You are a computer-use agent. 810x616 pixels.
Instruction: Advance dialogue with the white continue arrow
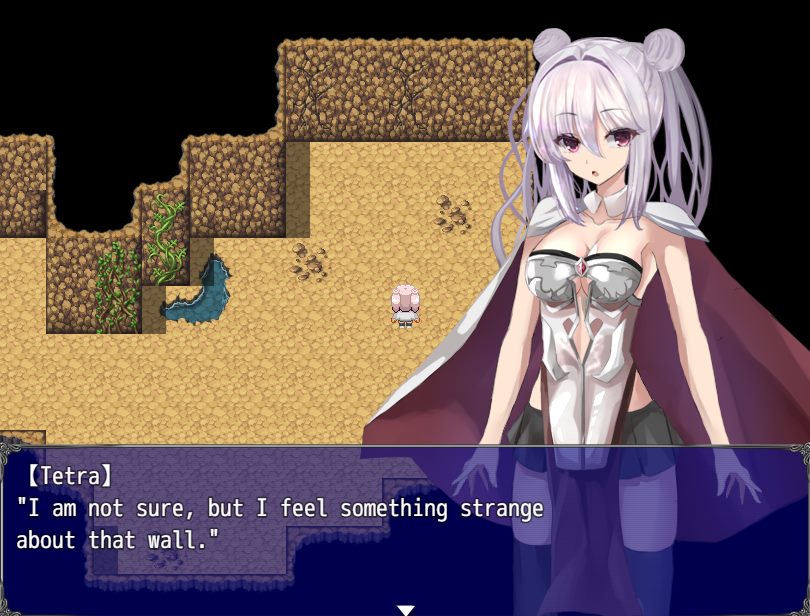[405, 609]
